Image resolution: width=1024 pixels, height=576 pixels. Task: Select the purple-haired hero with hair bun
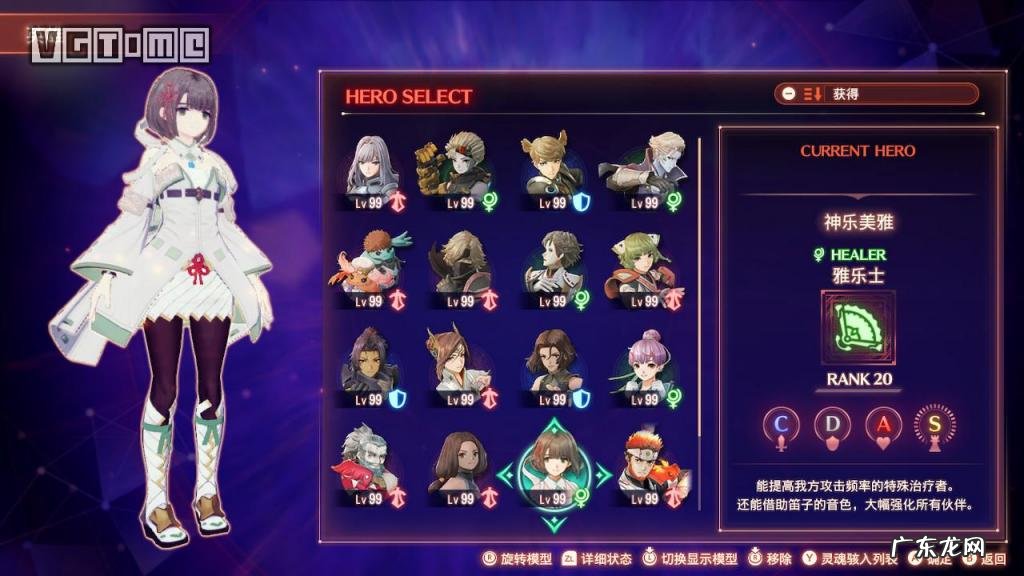(642, 362)
